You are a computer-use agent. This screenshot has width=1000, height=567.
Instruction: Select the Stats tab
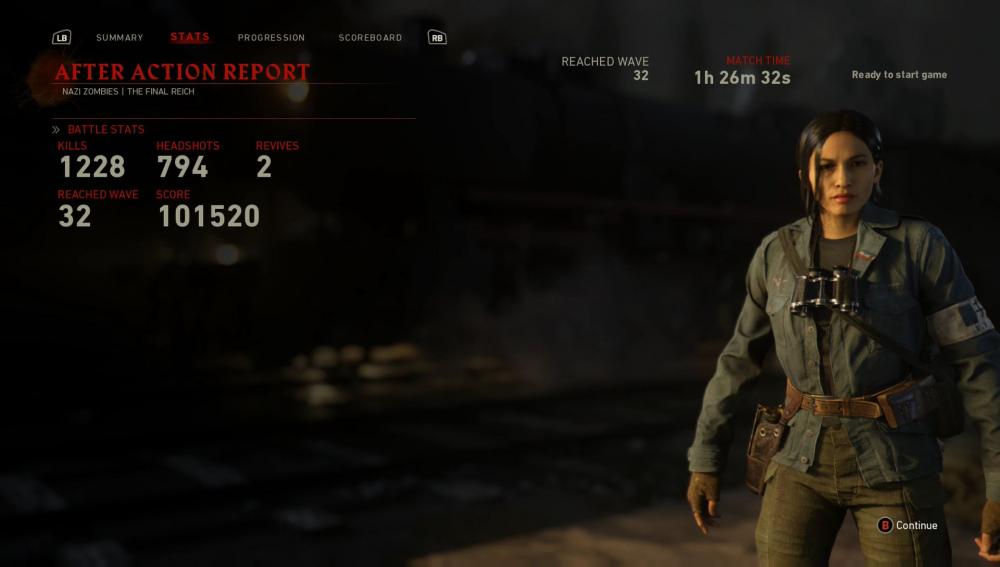(x=190, y=37)
